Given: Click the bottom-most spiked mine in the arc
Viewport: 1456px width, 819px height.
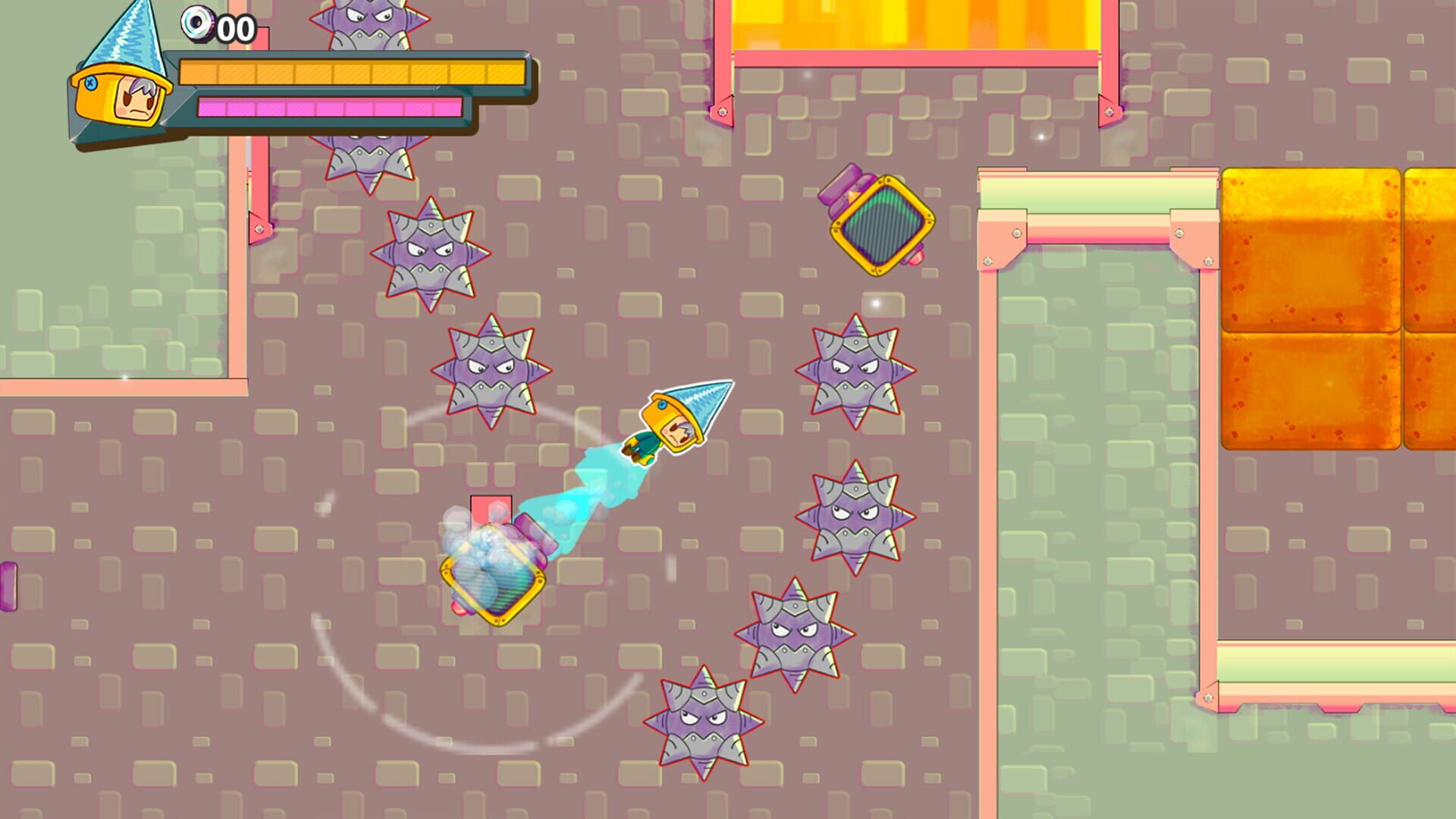Looking at the screenshot, I should 705,720.
